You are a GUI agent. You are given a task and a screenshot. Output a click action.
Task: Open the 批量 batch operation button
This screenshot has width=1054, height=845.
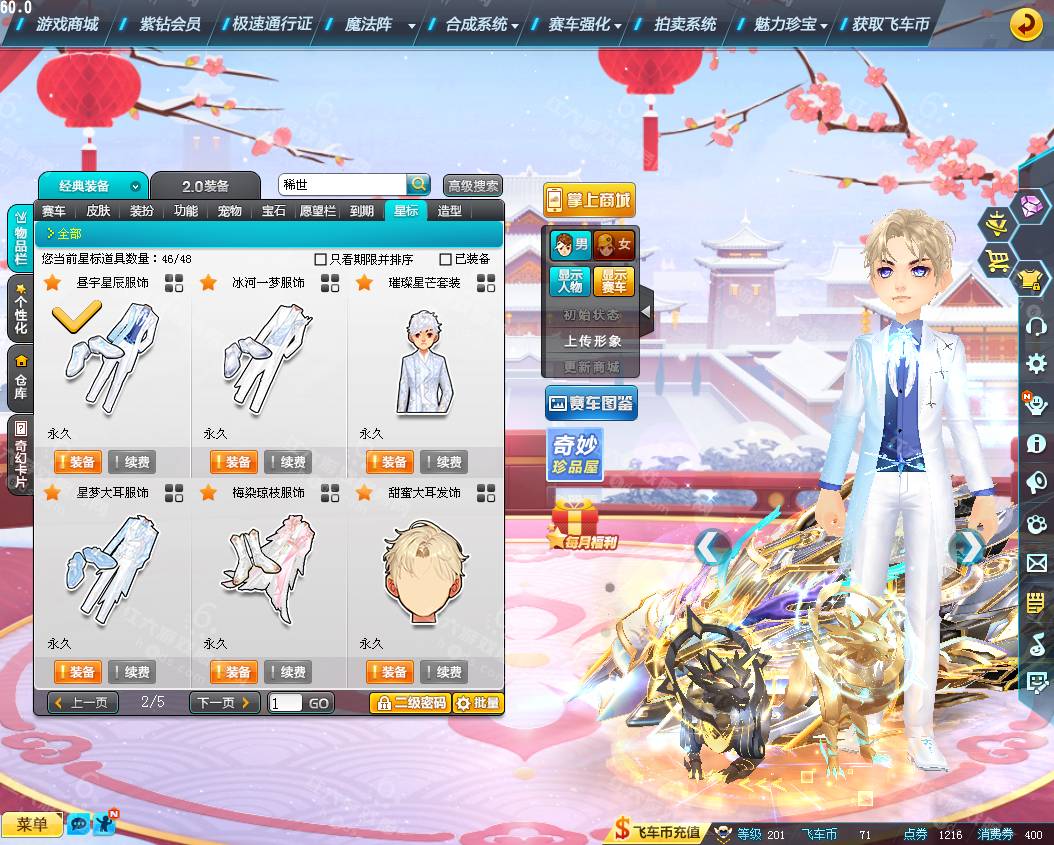[x=478, y=703]
